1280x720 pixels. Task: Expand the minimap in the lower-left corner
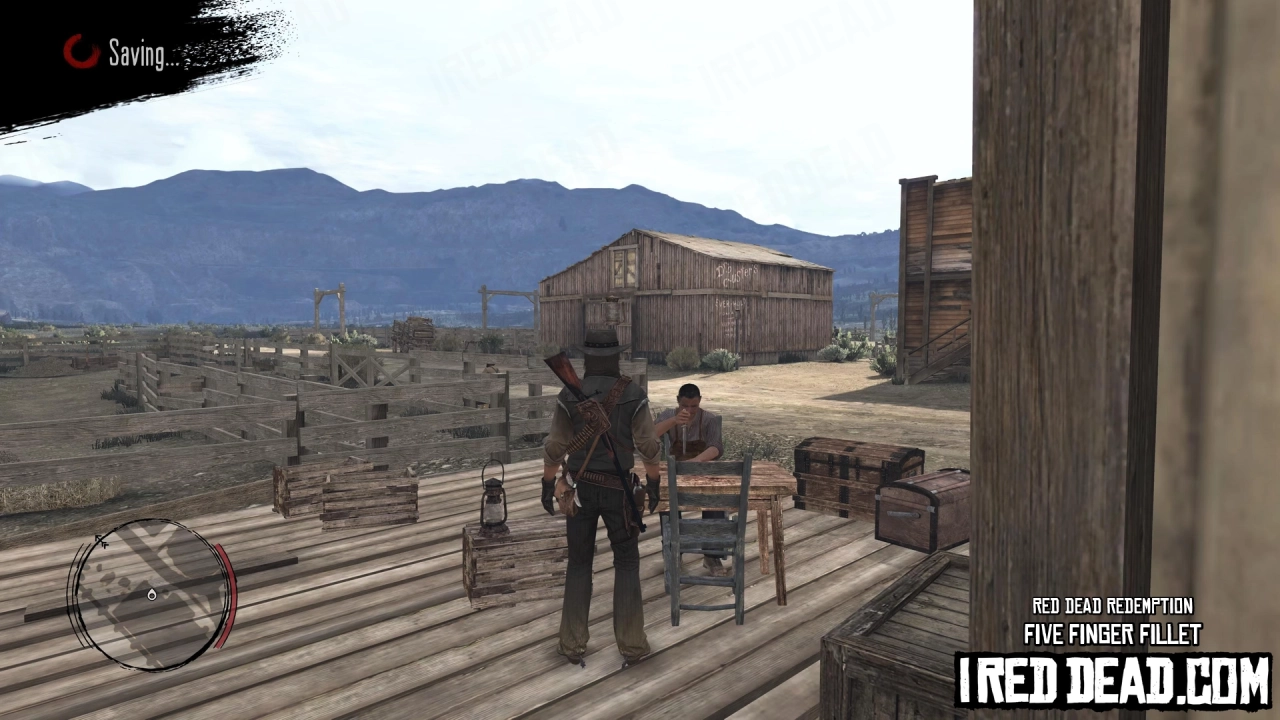(x=152, y=595)
